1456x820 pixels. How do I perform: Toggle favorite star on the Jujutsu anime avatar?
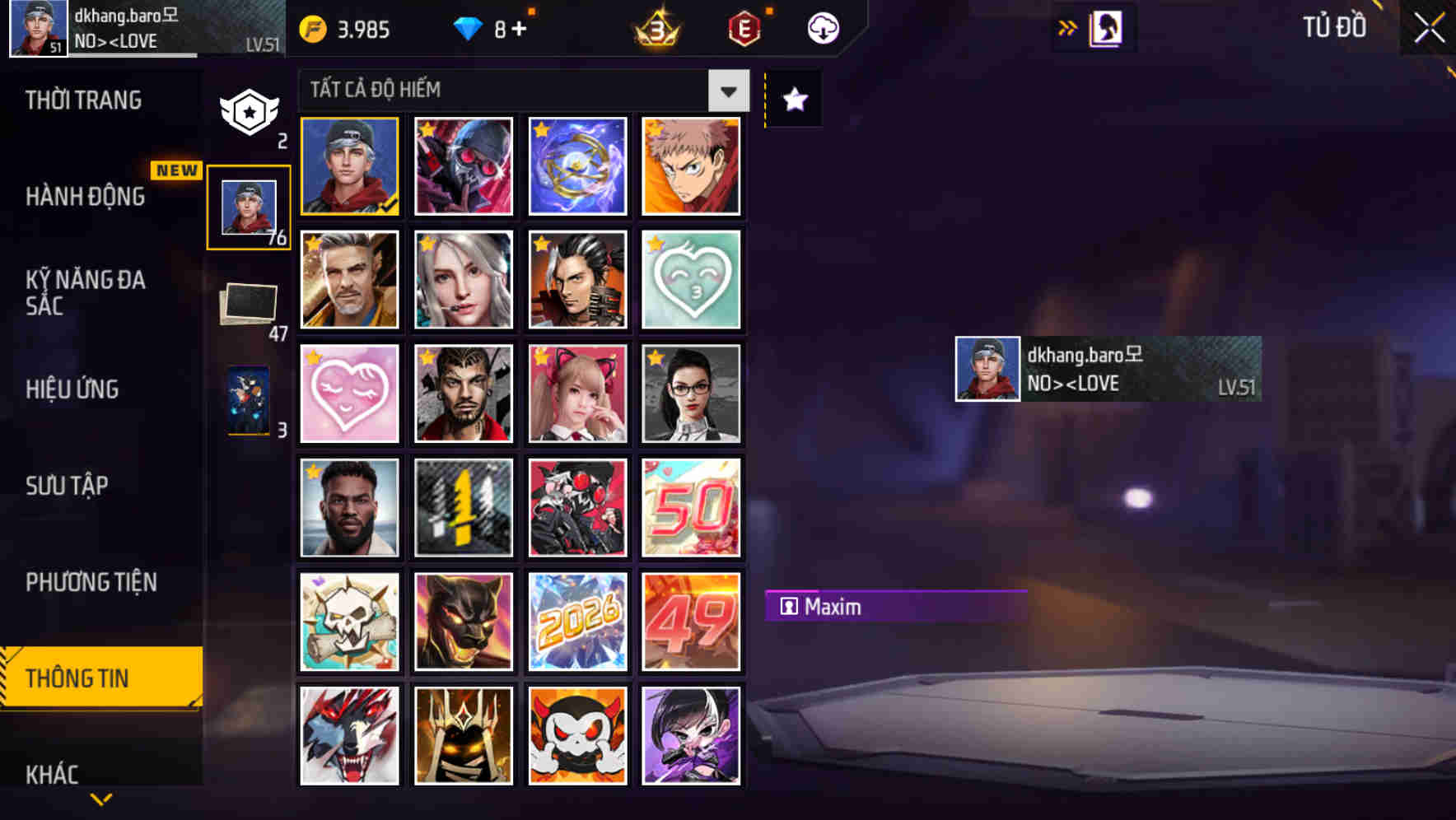point(656,129)
